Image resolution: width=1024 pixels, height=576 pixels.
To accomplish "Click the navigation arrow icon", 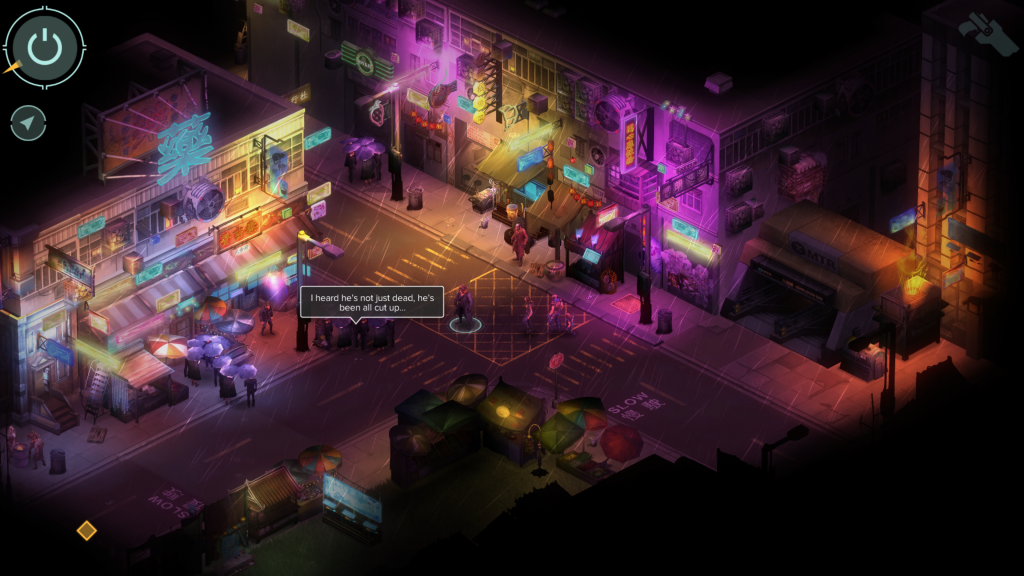I will pos(28,124).
